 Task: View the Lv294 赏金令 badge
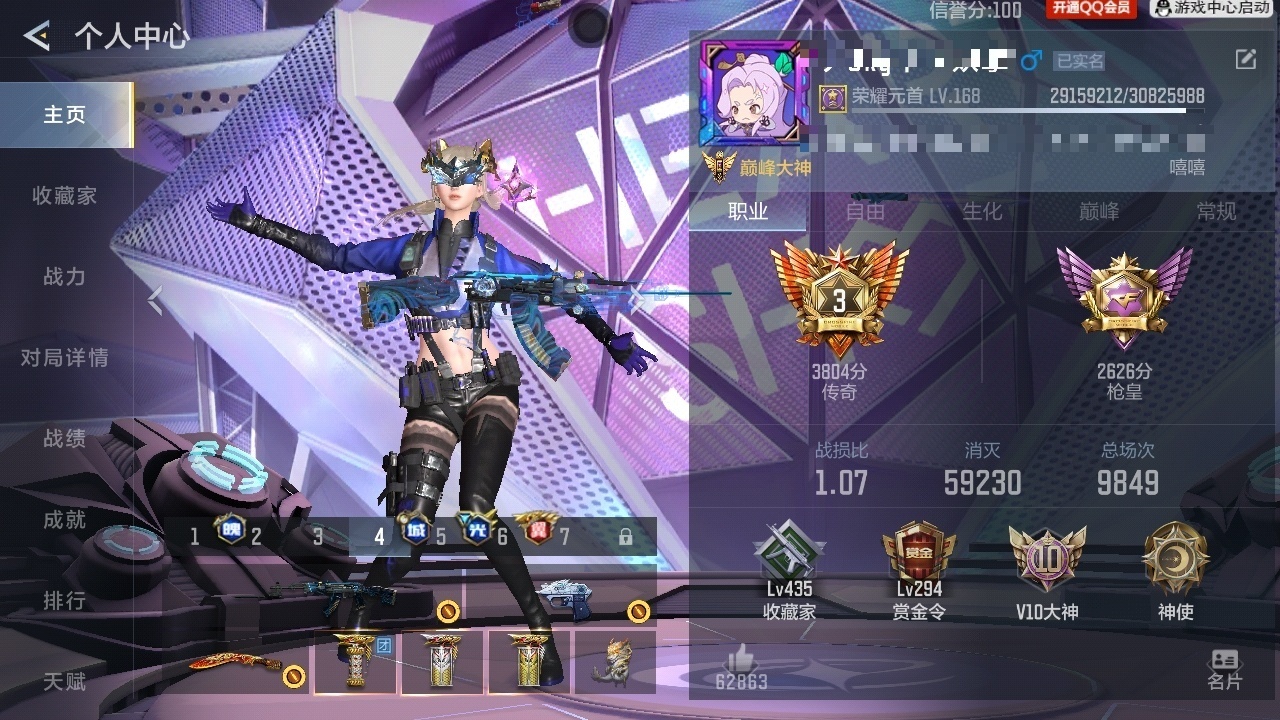tap(918, 572)
